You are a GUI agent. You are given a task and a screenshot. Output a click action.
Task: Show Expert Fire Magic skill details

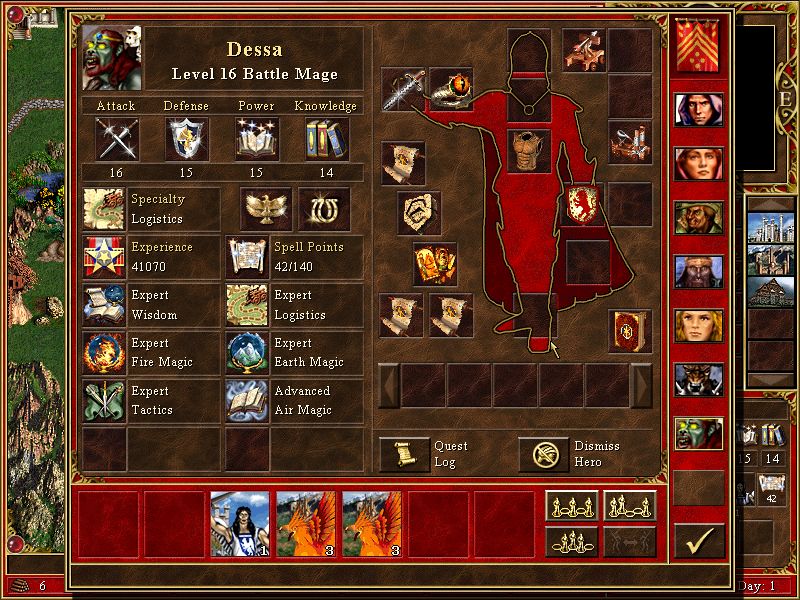pos(104,353)
